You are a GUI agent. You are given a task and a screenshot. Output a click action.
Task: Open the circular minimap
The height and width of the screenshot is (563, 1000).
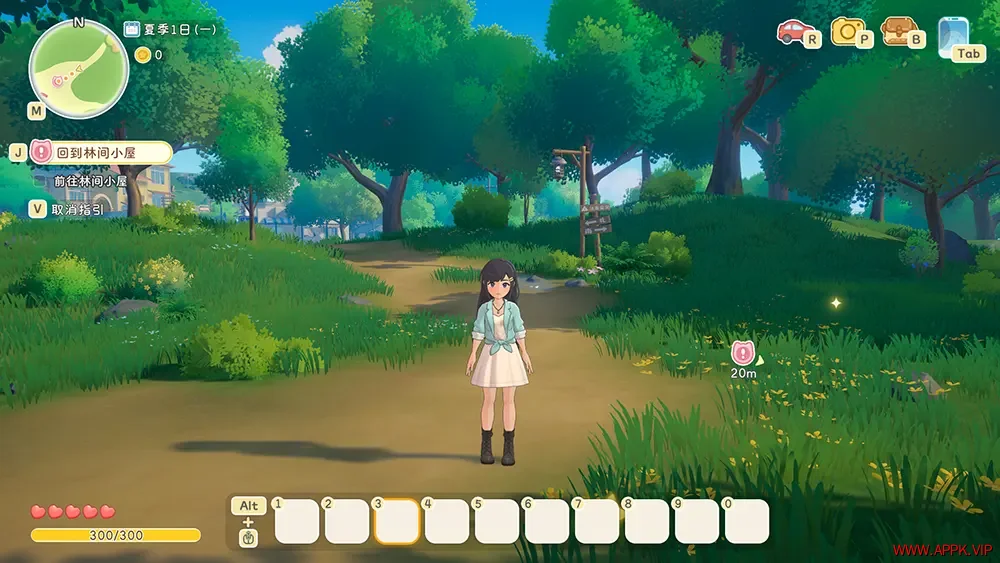[78, 68]
